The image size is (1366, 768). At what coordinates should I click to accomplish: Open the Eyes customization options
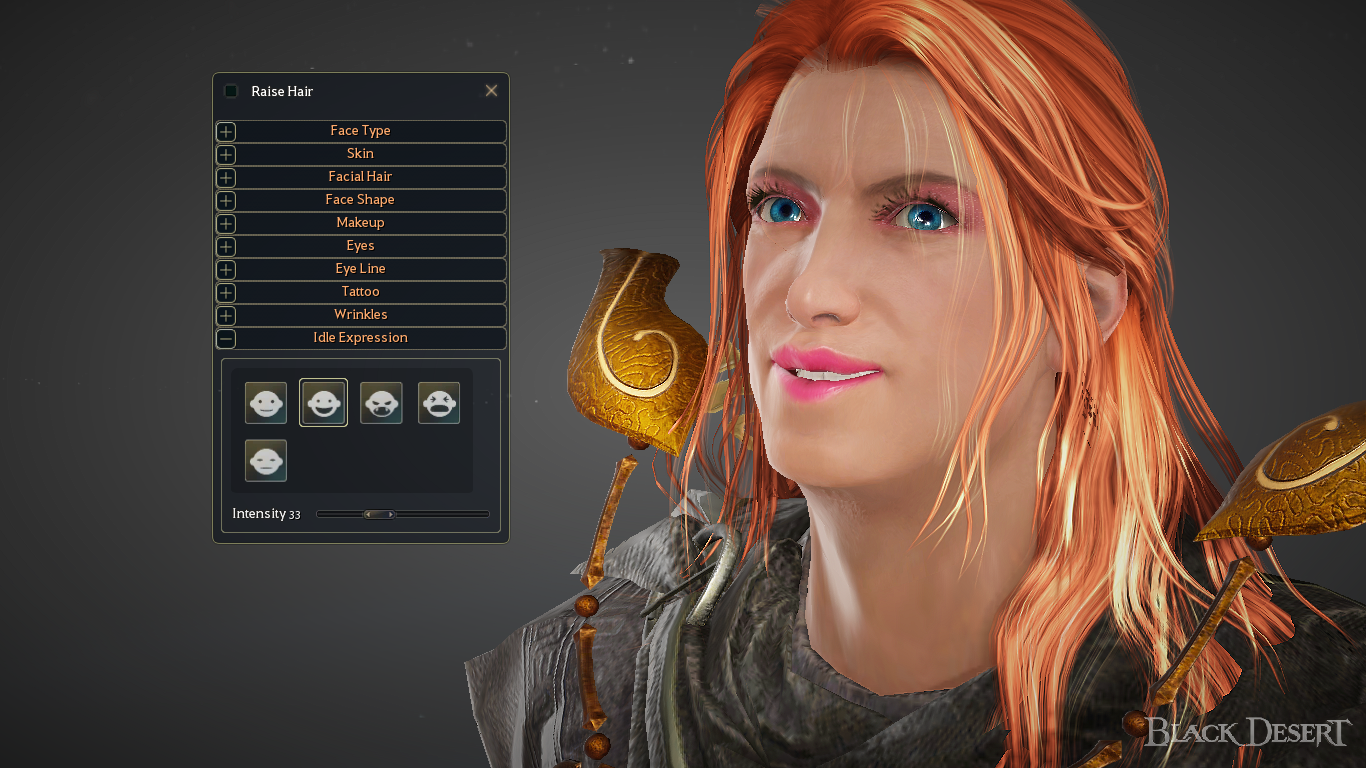pos(225,246)
